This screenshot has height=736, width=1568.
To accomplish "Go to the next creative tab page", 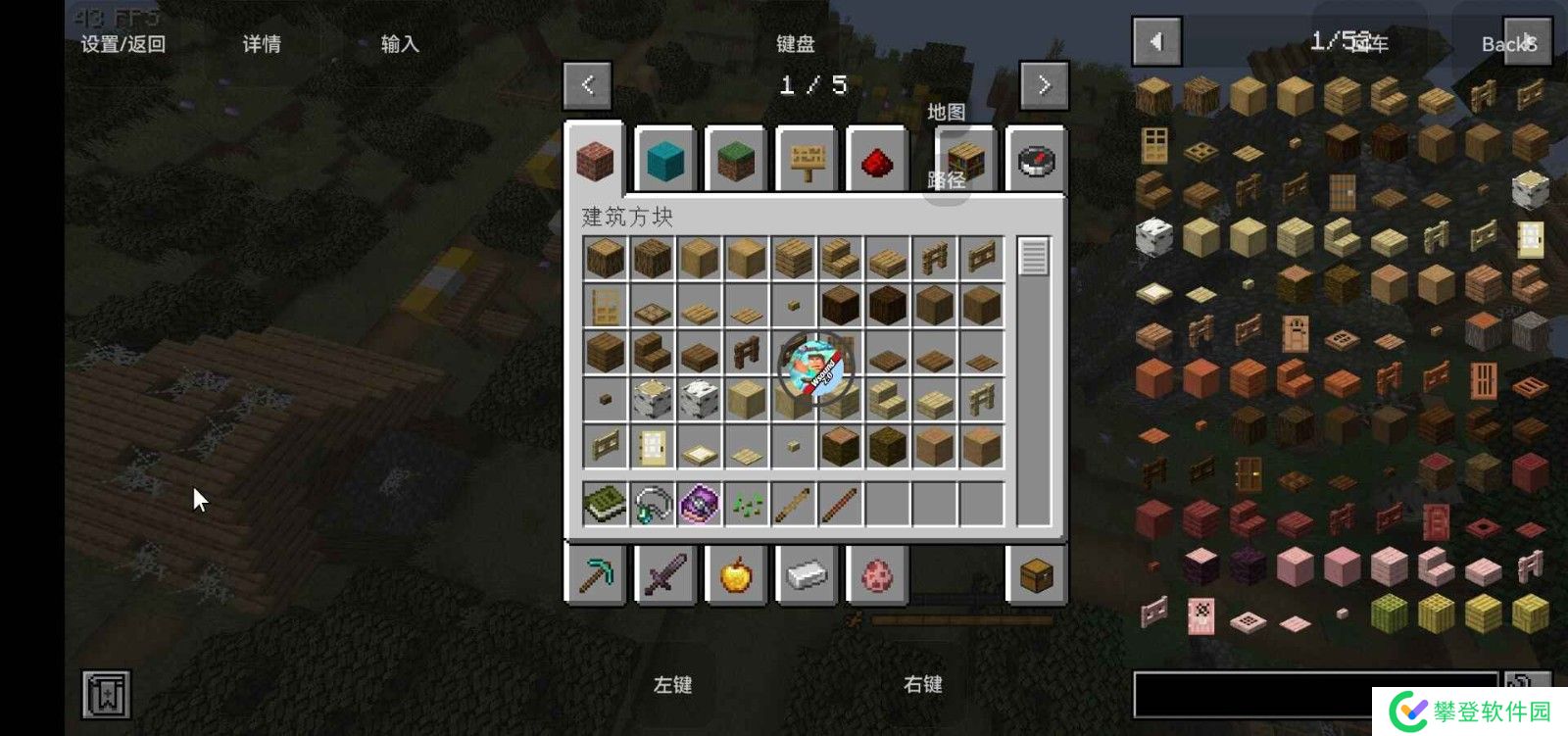I will click(1044, 85).
